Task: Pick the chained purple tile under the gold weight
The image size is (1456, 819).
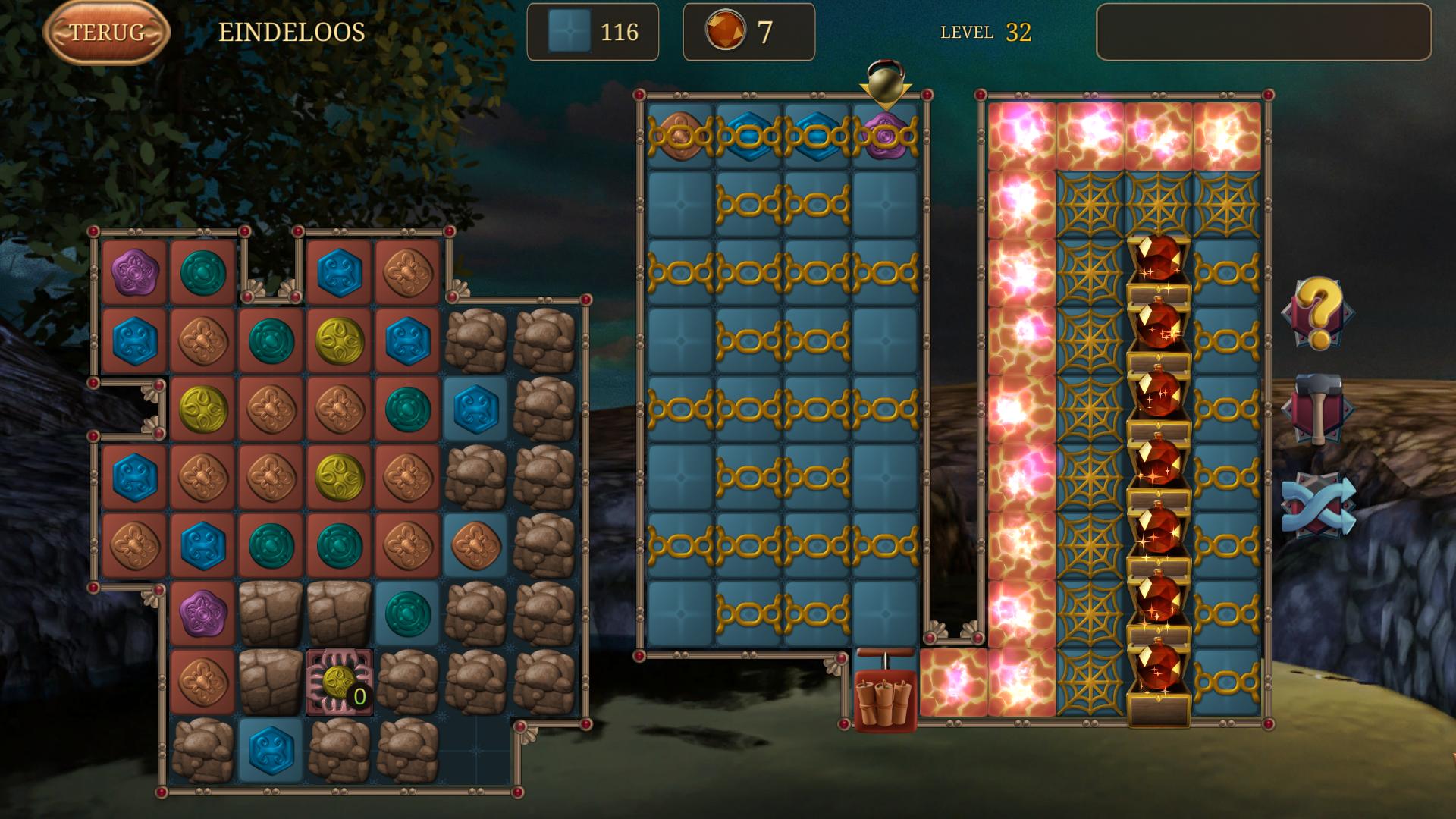Action: (885, 136)
